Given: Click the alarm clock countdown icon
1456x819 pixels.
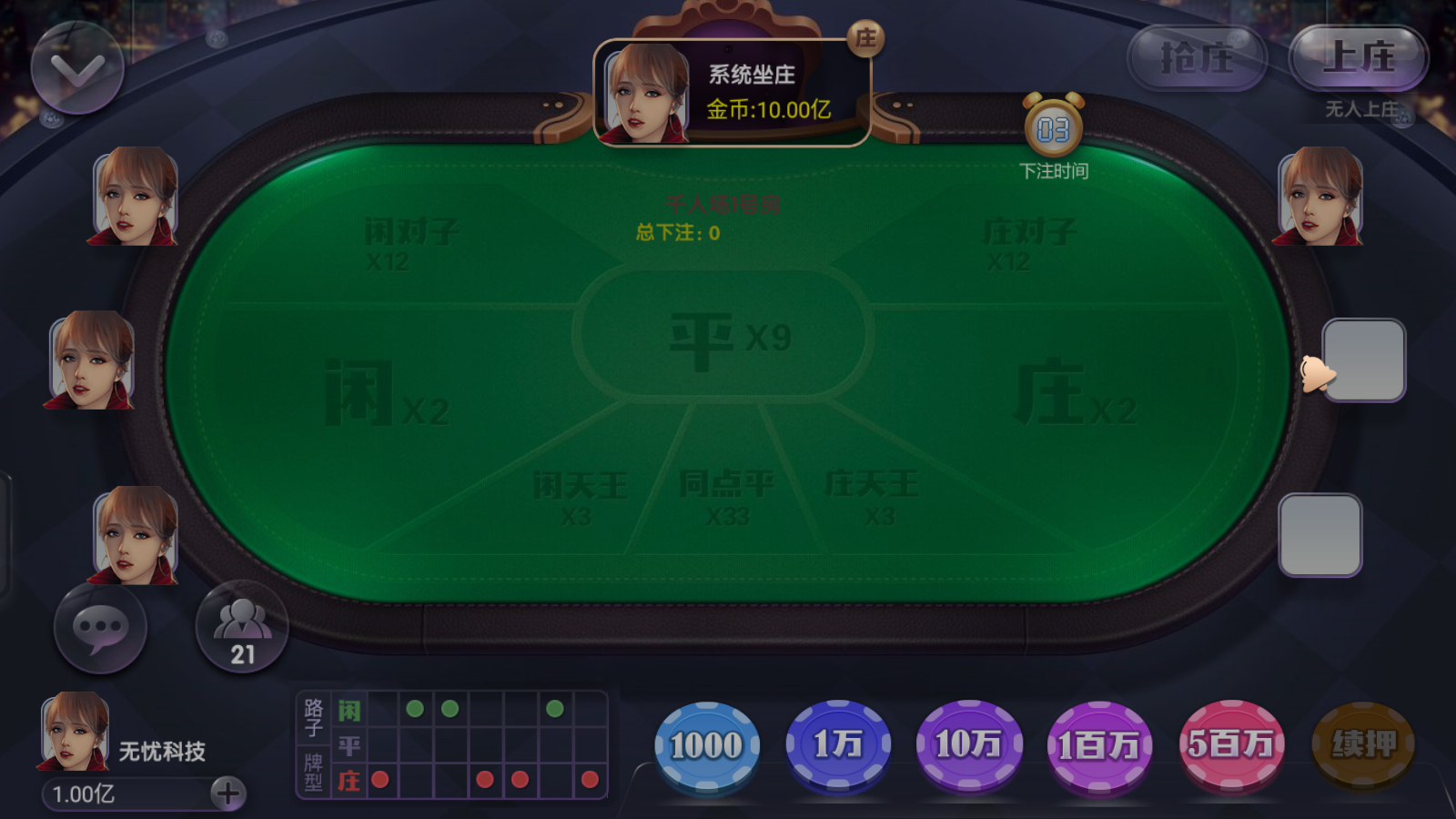Looking at the screenshot, I should pos(1054,127).
